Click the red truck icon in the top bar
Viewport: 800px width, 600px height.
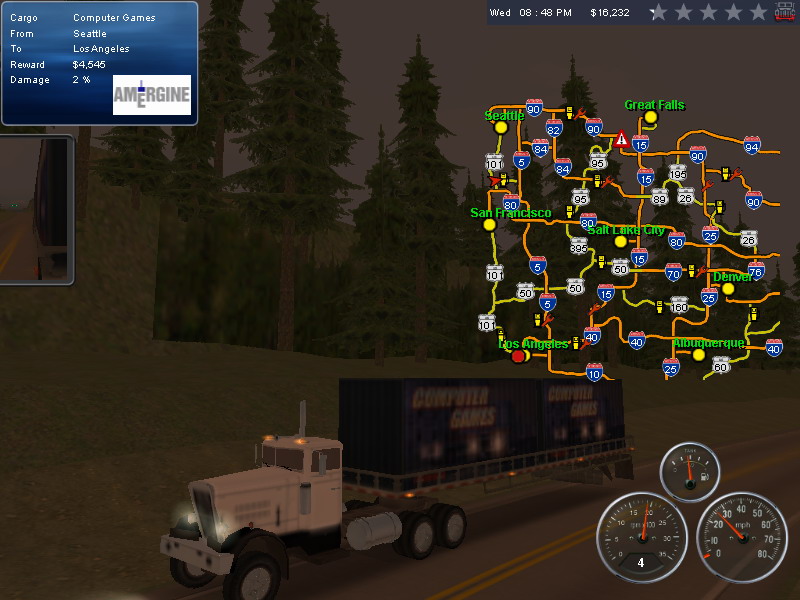(x=786, y=11)
